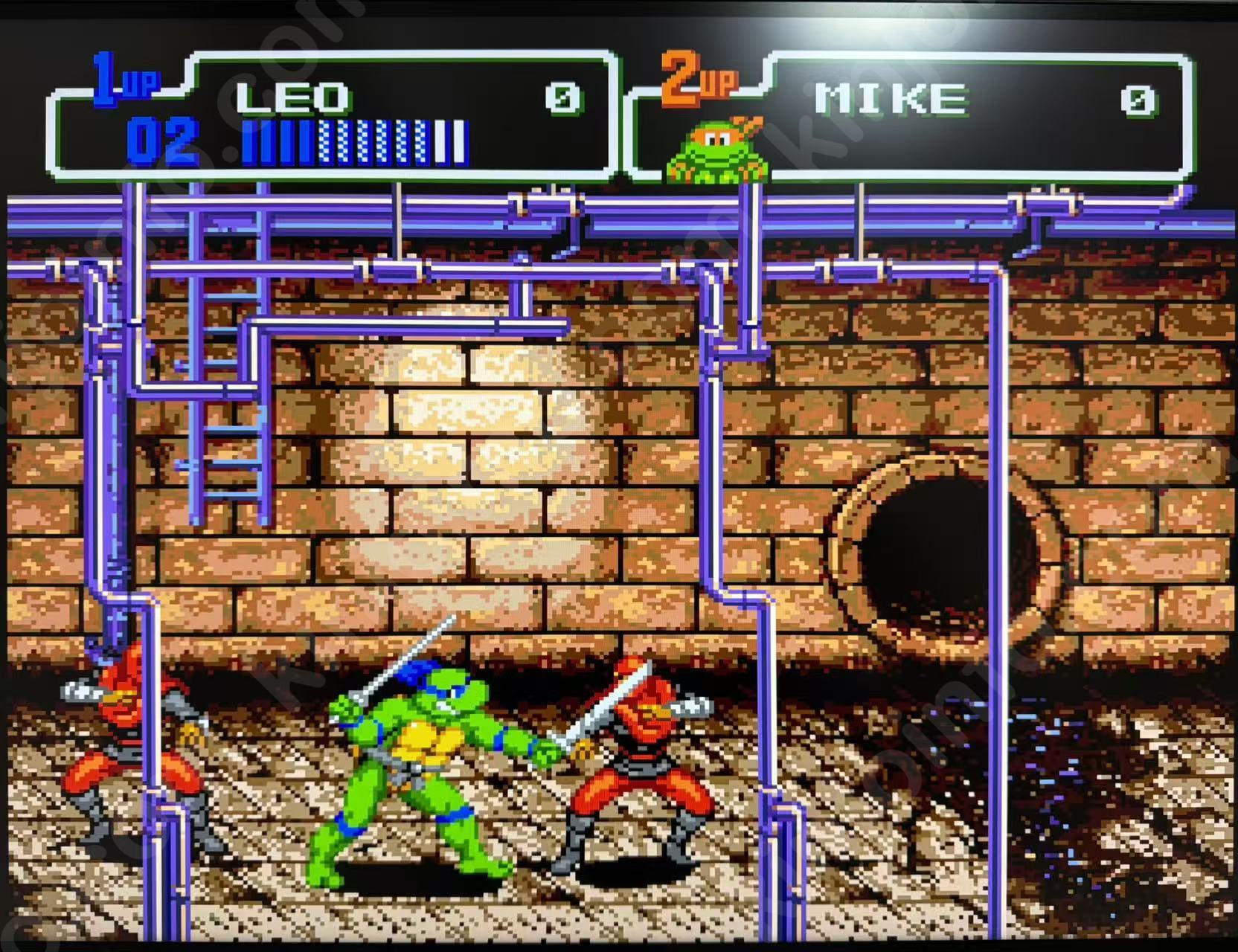
Task: Select the LEO player name
Action: 292,98
